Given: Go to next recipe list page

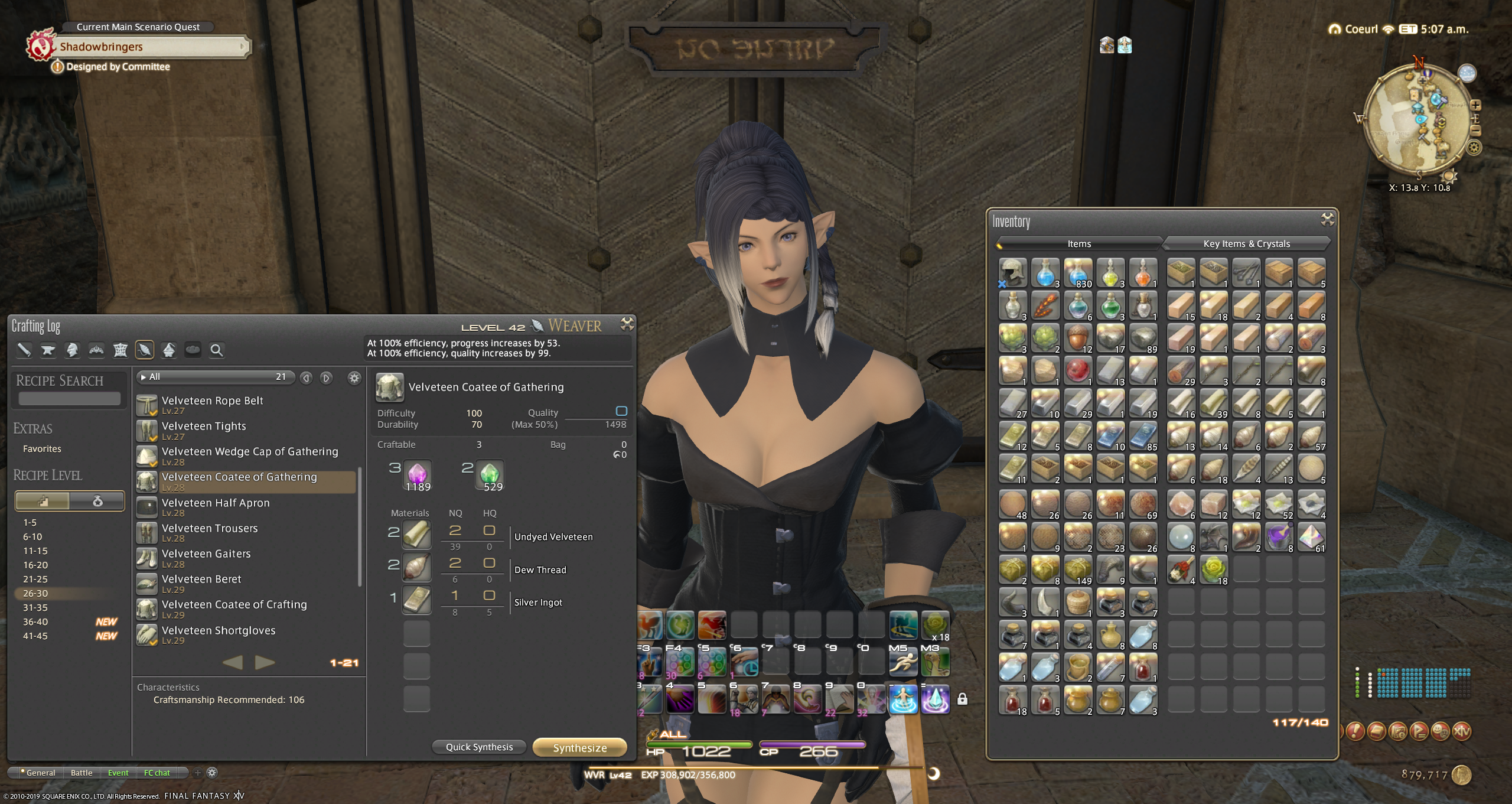Looking at the screenshot, I should click(x=265, y=662).
